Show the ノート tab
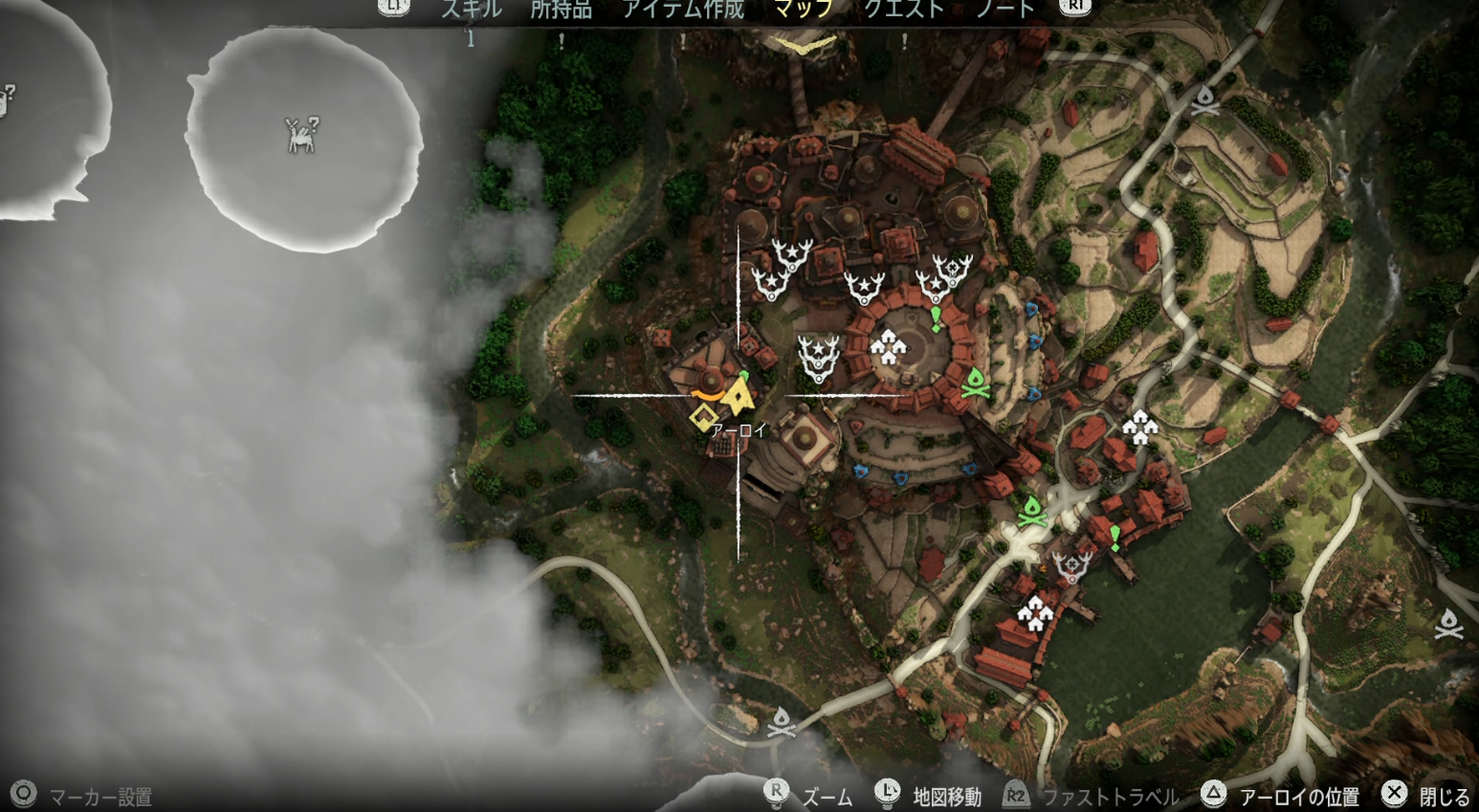1479x812 pixels. (1004, 10)
